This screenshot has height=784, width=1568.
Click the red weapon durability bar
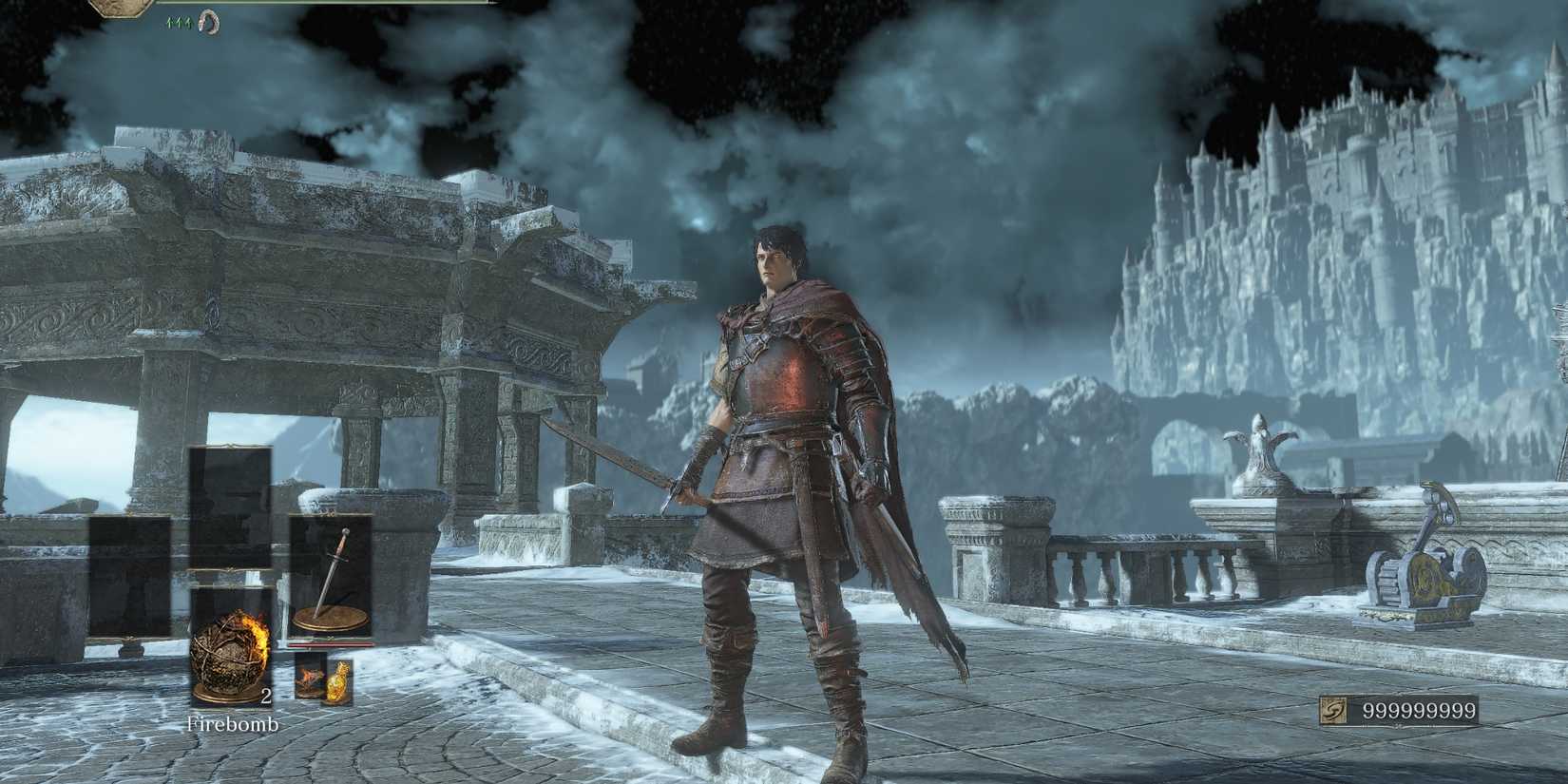[332, 645]
